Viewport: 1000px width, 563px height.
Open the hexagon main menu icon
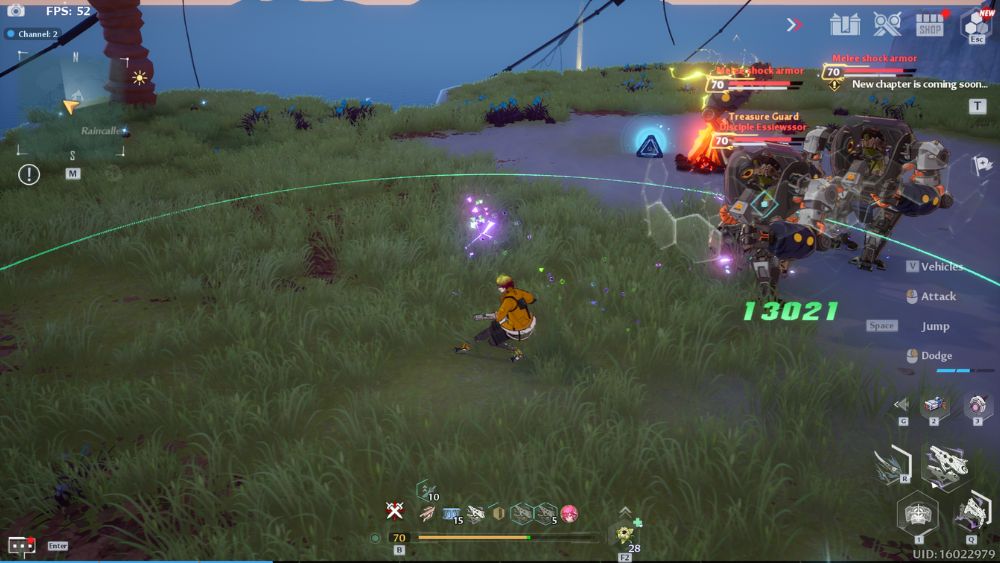pos(975,23)
